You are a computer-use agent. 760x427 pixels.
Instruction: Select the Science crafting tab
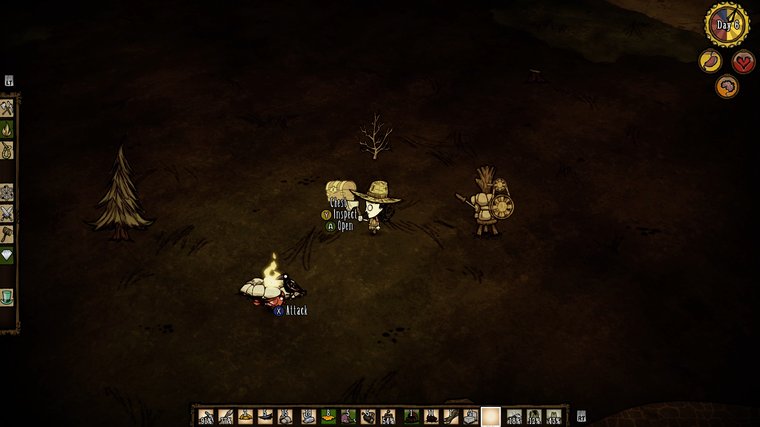pyautogui.click(x=7, y=192)
